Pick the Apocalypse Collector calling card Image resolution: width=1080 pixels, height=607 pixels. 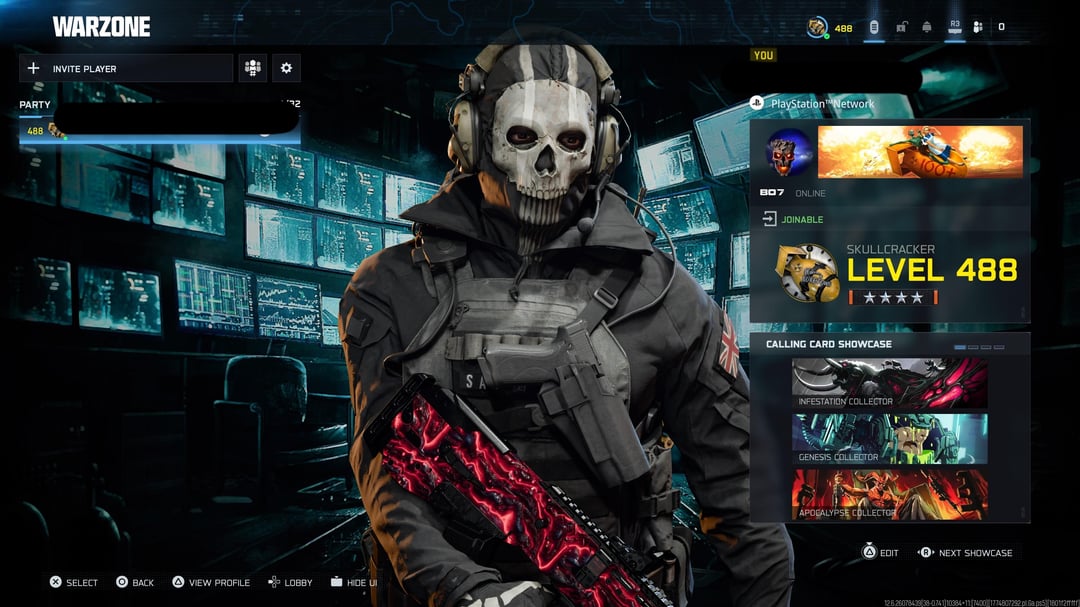point(889,495)
